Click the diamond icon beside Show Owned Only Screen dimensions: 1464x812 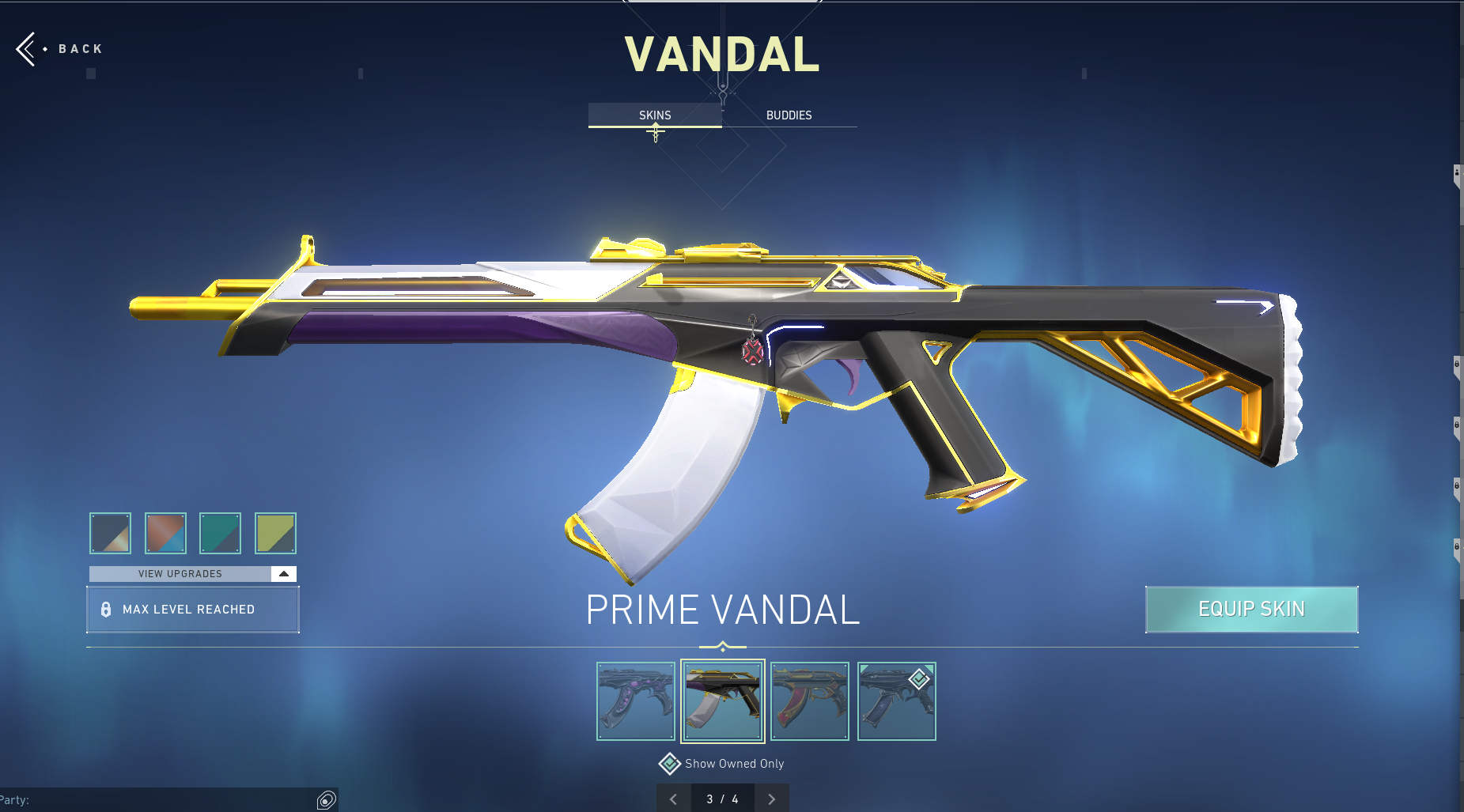point(669,764)
